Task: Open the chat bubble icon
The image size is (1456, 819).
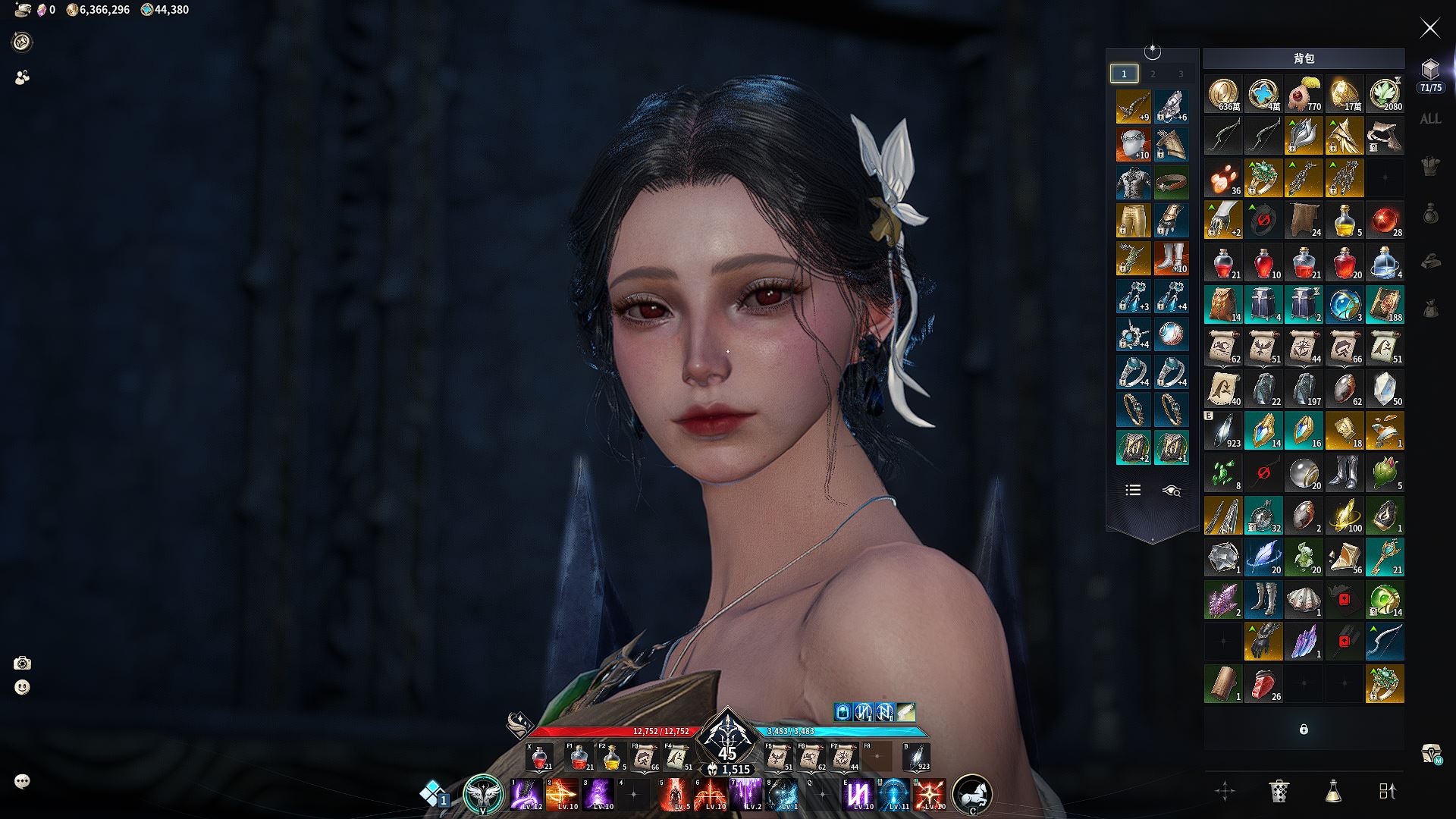Action: pyautogui.click(x=22, y=781)
